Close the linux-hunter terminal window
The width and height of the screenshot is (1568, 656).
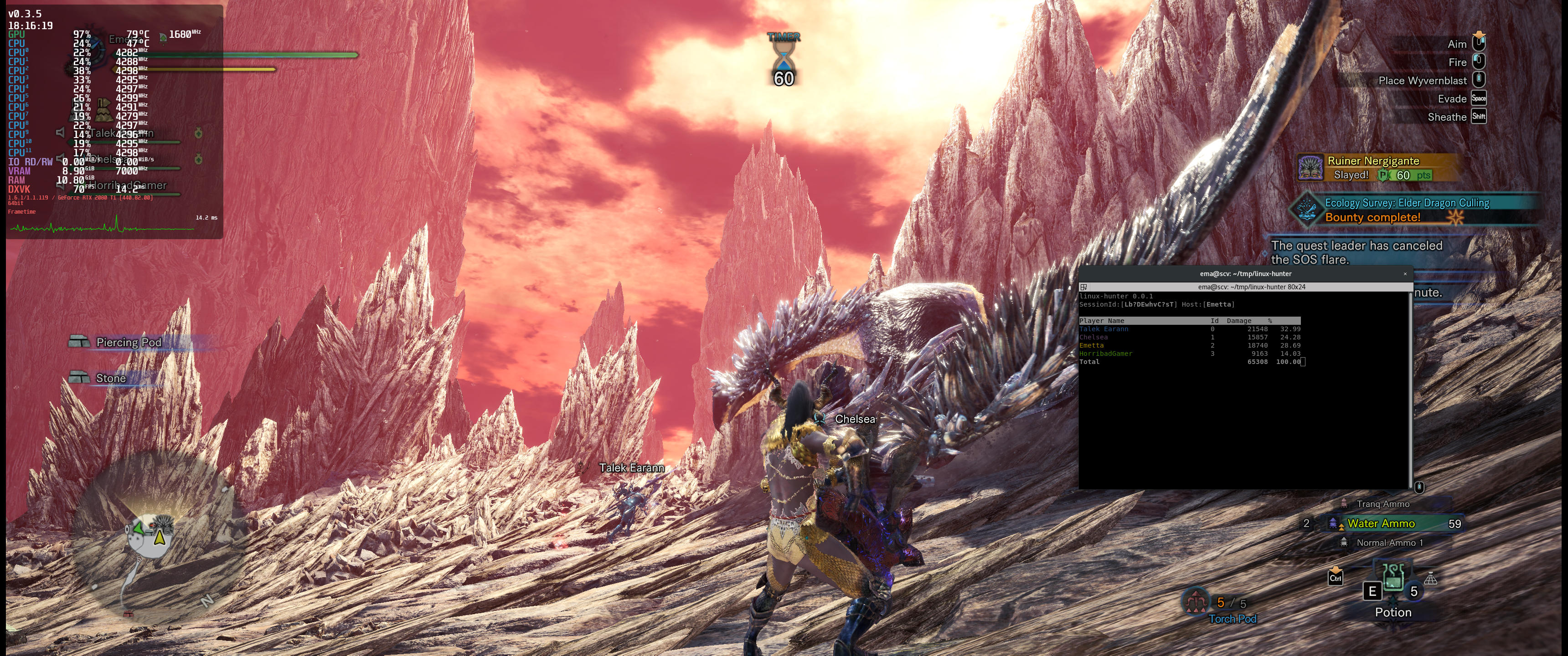click(1405, 274)
